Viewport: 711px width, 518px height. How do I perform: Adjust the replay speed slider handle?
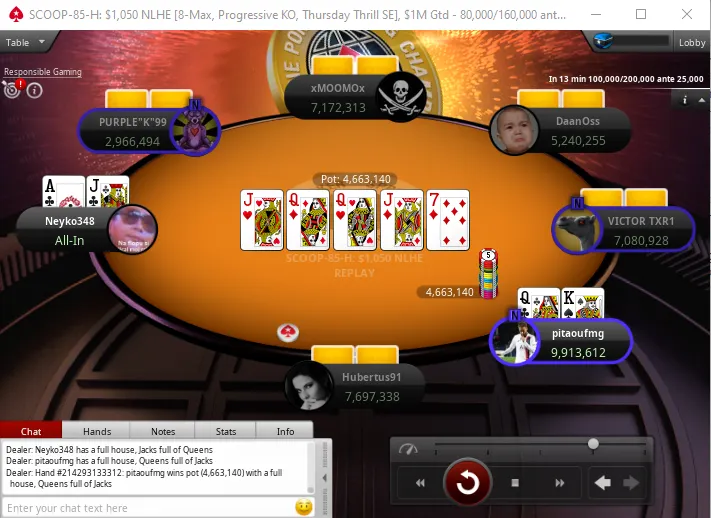coord(593,444)
